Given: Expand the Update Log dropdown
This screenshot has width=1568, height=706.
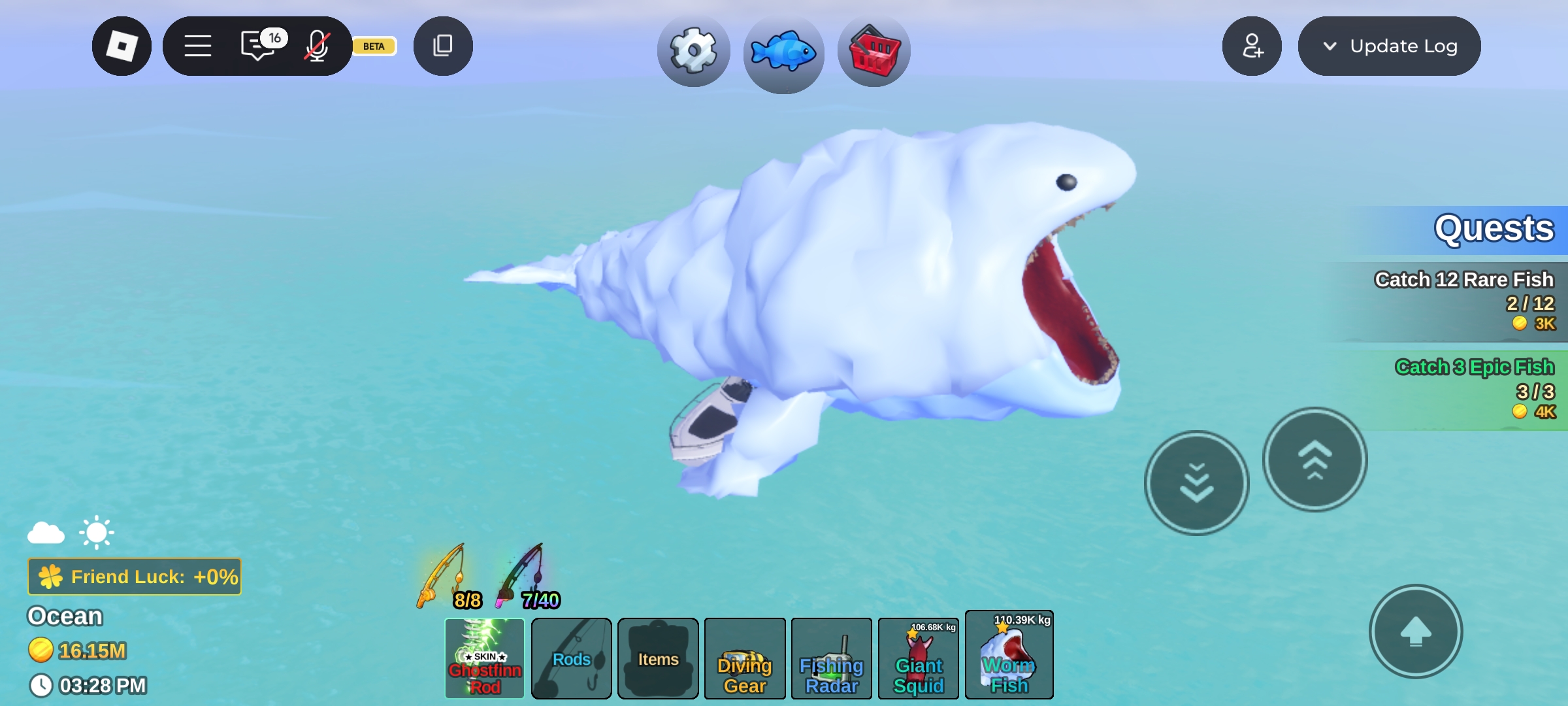Looking at the screenshot, I should coord(1389,46).
